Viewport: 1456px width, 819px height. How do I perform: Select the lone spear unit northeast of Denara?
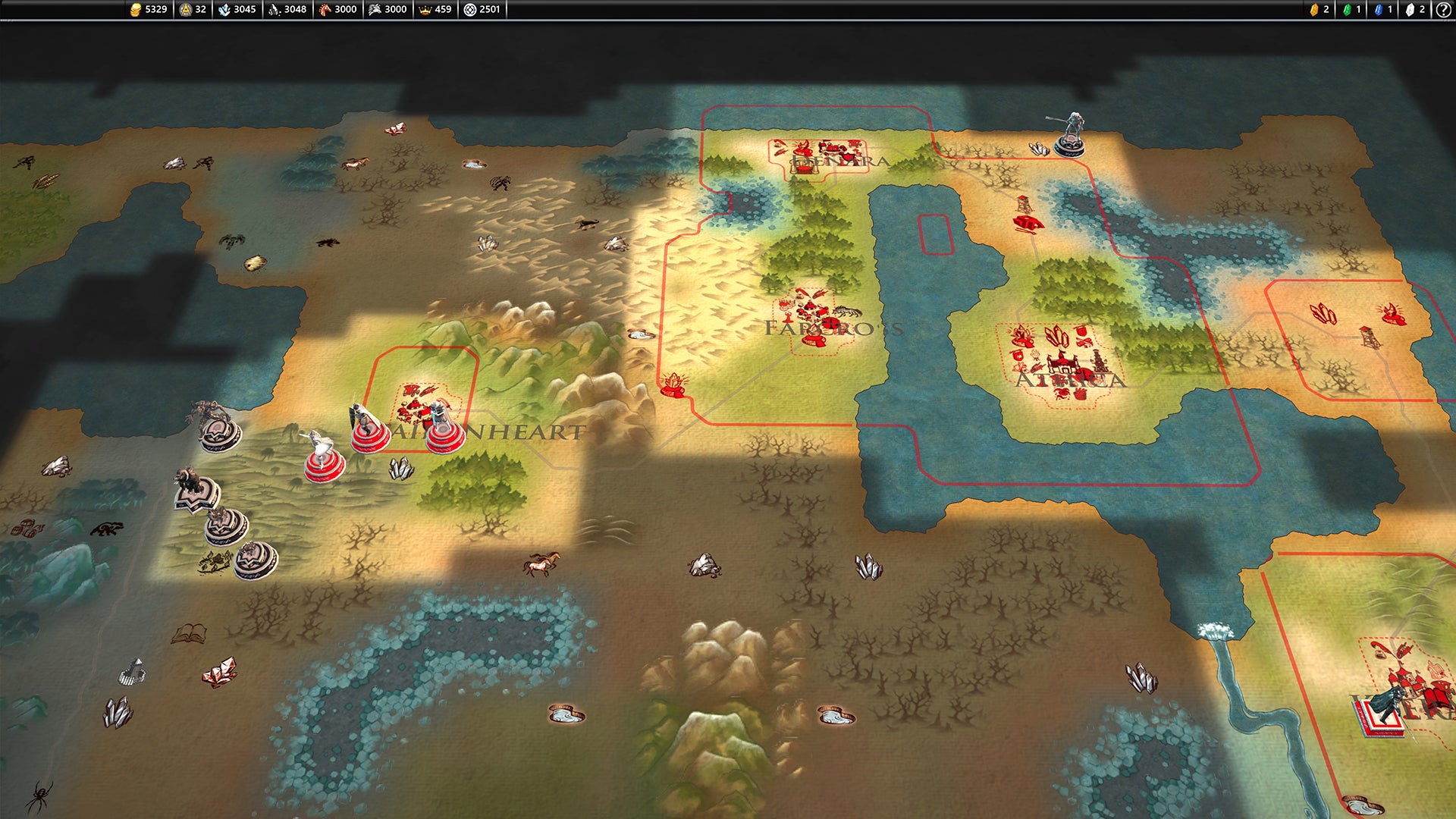coord(1071,135)
